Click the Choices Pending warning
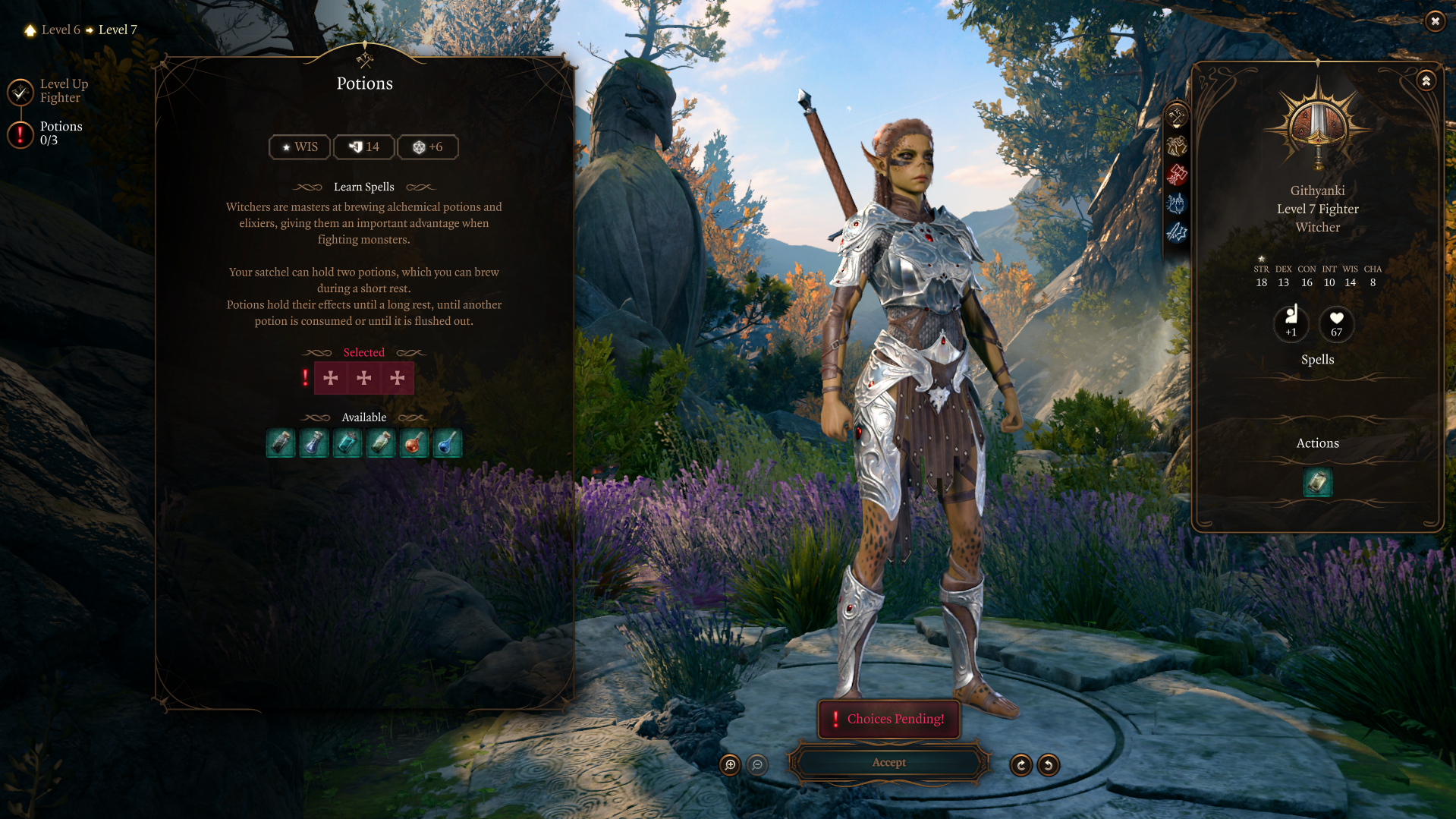Screen dimensions: 1456x819 888,719
